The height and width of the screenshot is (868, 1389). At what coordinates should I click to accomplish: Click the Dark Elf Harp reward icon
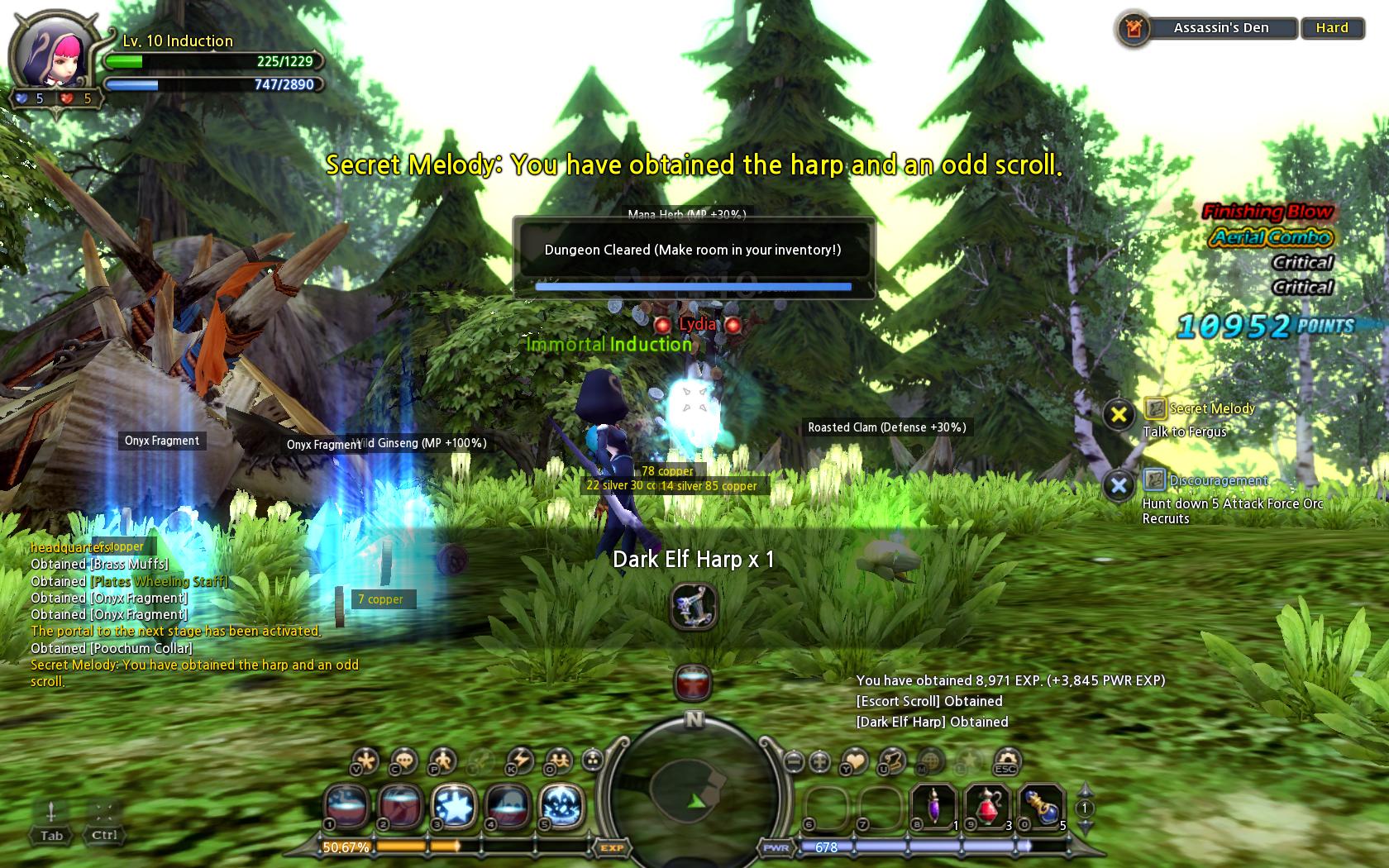(x=694, y=607)
